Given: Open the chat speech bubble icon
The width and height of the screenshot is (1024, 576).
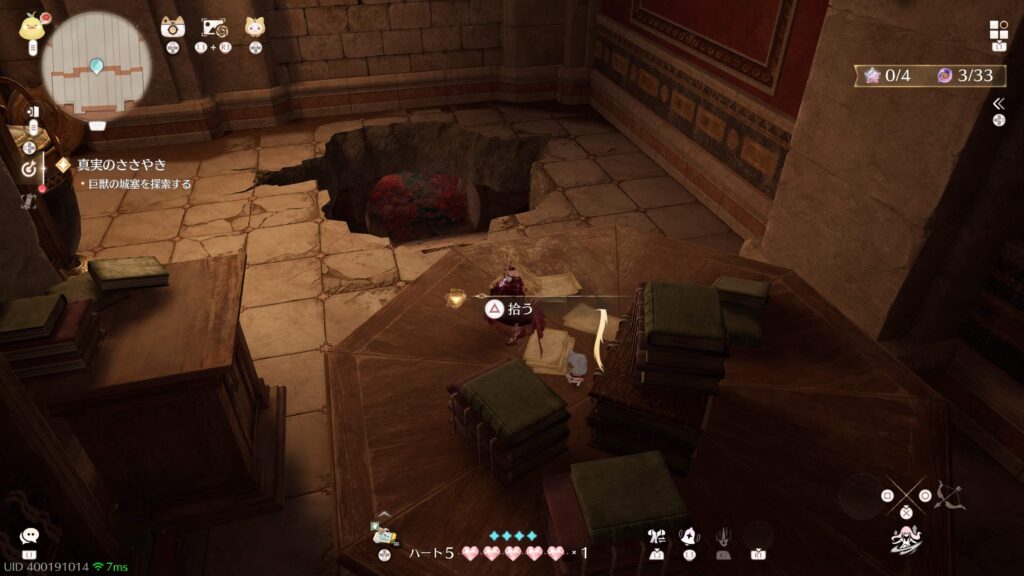Looking at the screenshot, I should point(29,537).
